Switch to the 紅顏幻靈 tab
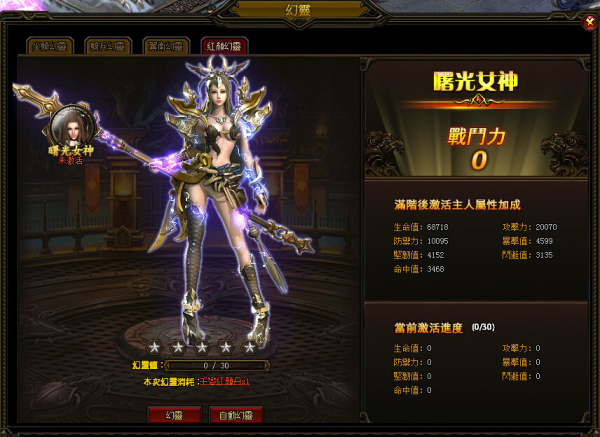Screen dimensions: 600x437 (x=223, y=46)
